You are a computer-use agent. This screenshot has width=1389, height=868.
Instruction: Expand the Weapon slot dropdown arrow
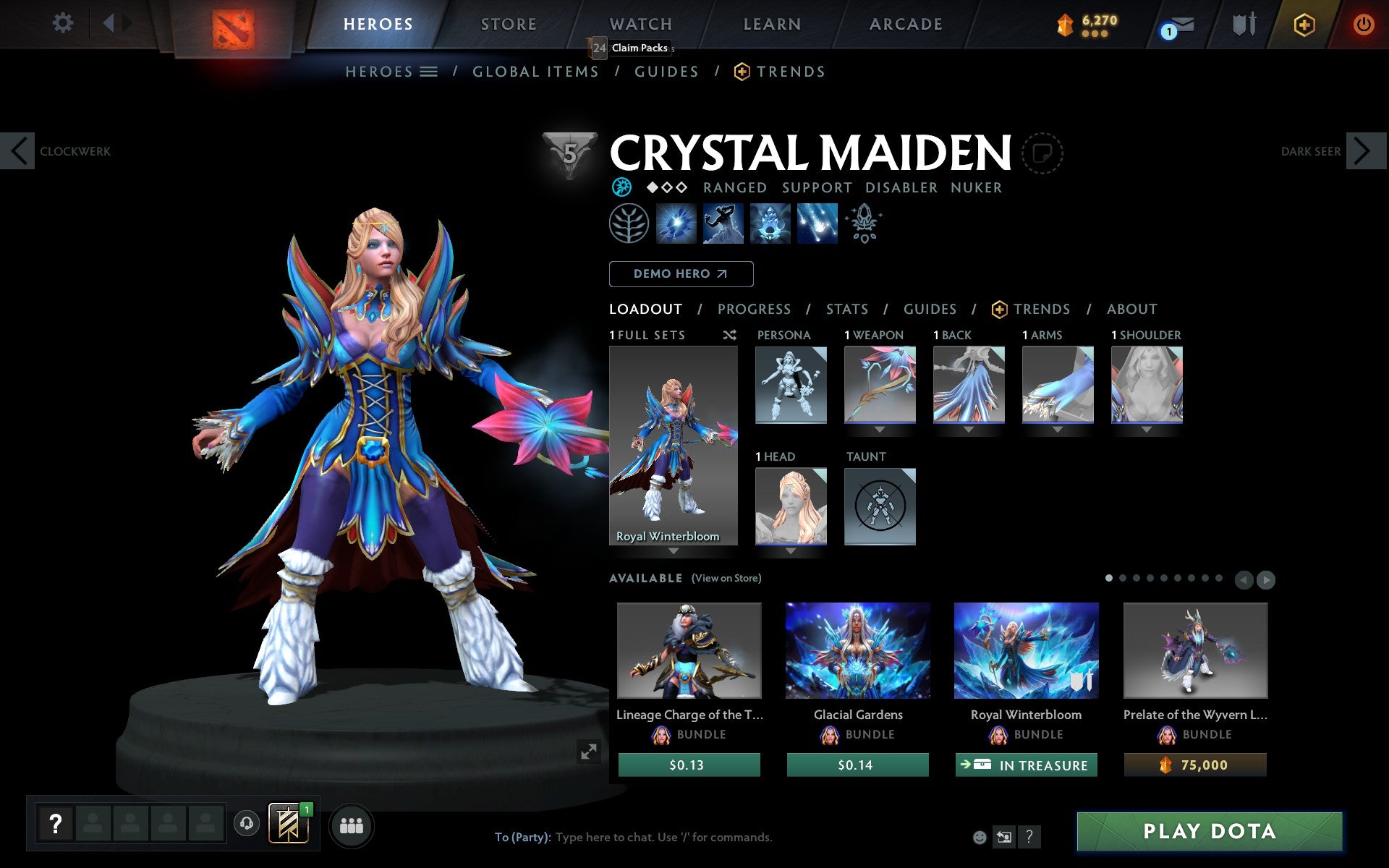(x=878, y=429)
